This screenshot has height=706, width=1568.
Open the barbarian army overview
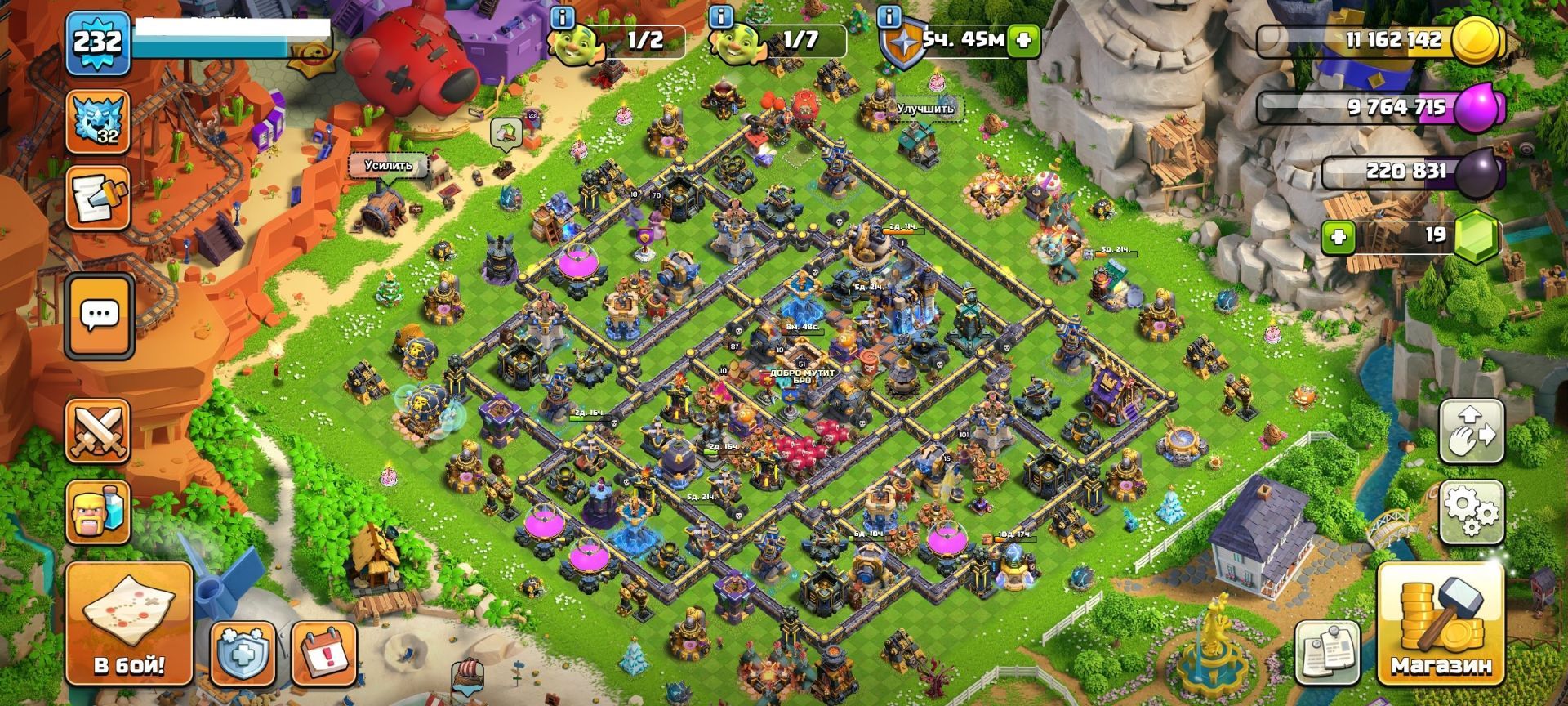pos(98,511)
